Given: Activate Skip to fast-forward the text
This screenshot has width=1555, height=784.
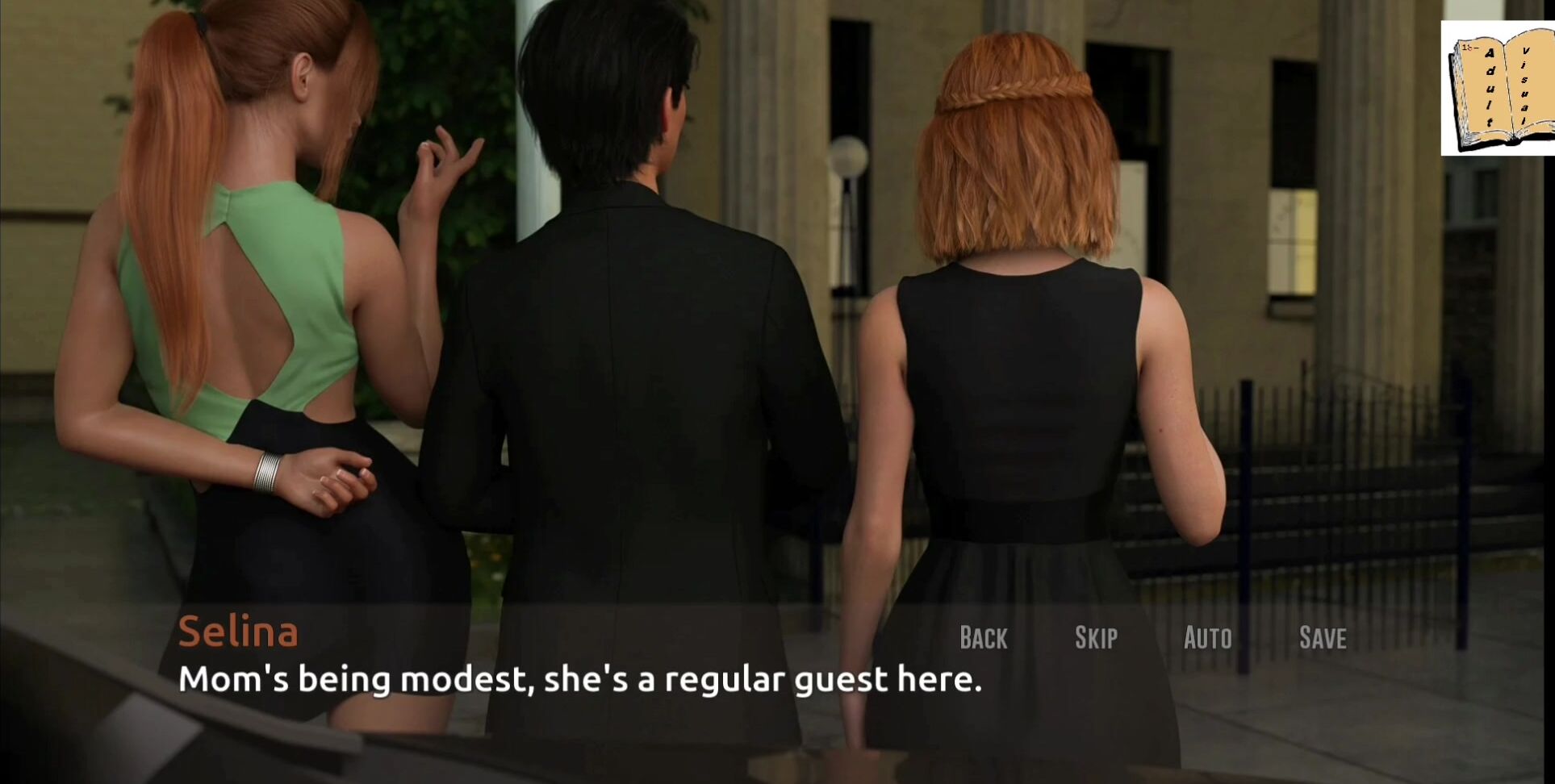Looking at the screenshot, I should click(1095, 637).
